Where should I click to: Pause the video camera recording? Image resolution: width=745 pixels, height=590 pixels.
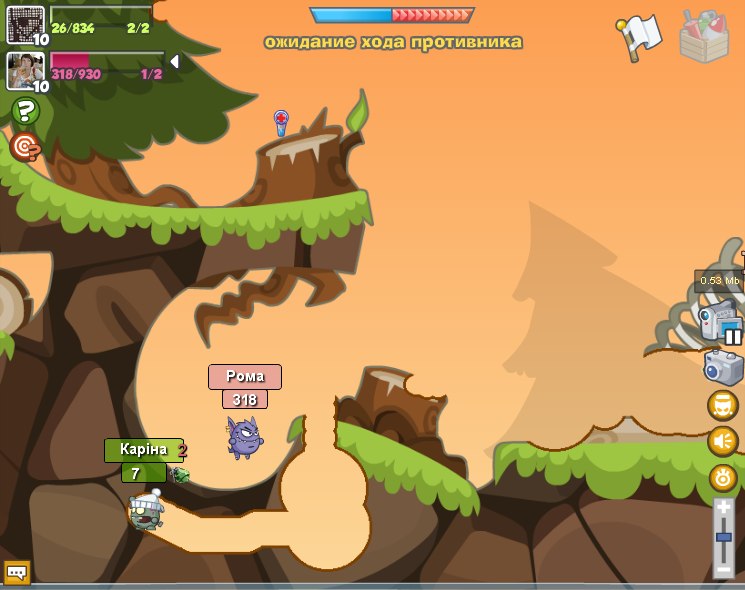pyautogui.click(x=733, y=336)
